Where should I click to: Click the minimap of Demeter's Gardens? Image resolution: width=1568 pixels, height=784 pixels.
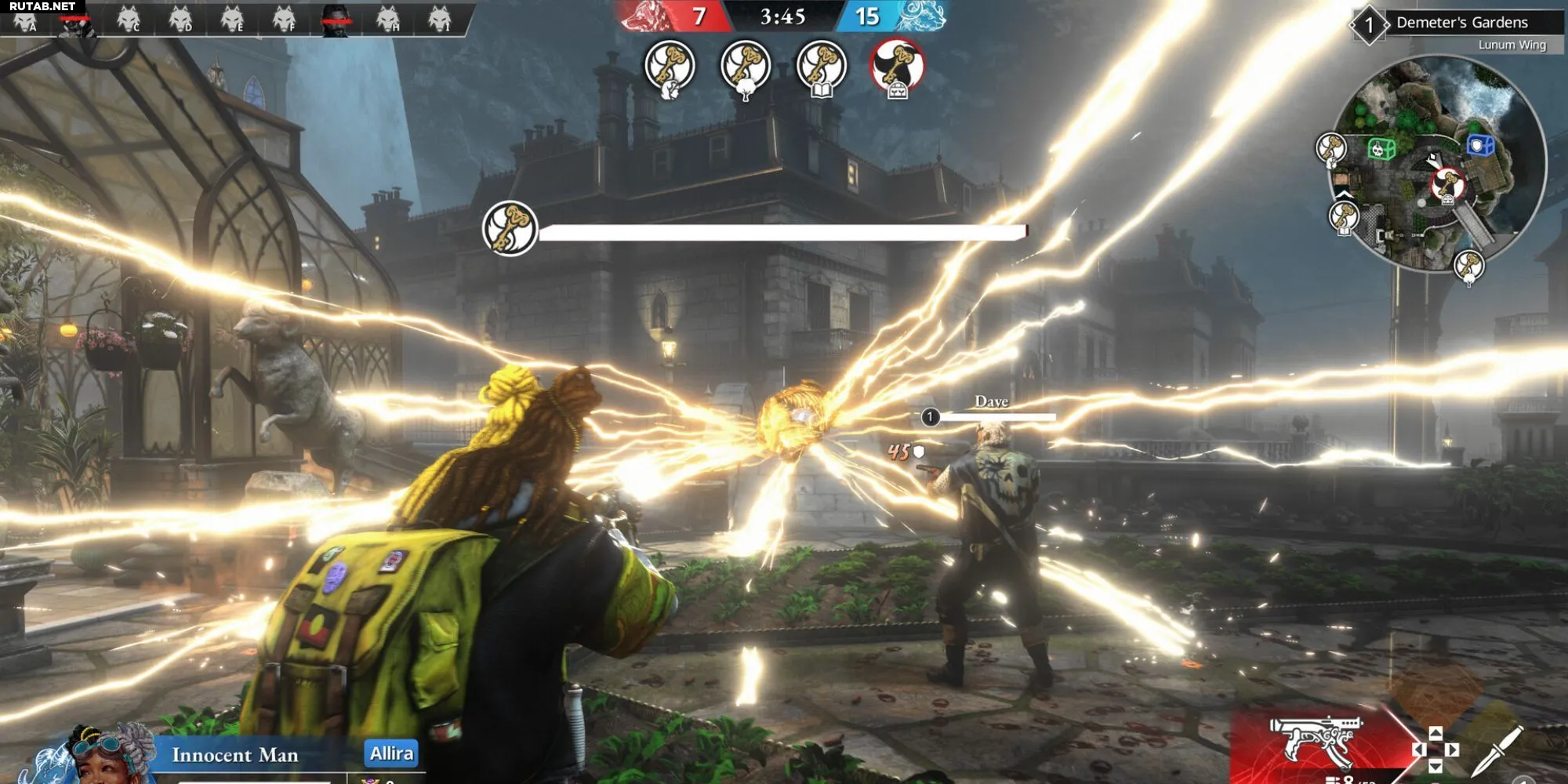point(1439,165)
